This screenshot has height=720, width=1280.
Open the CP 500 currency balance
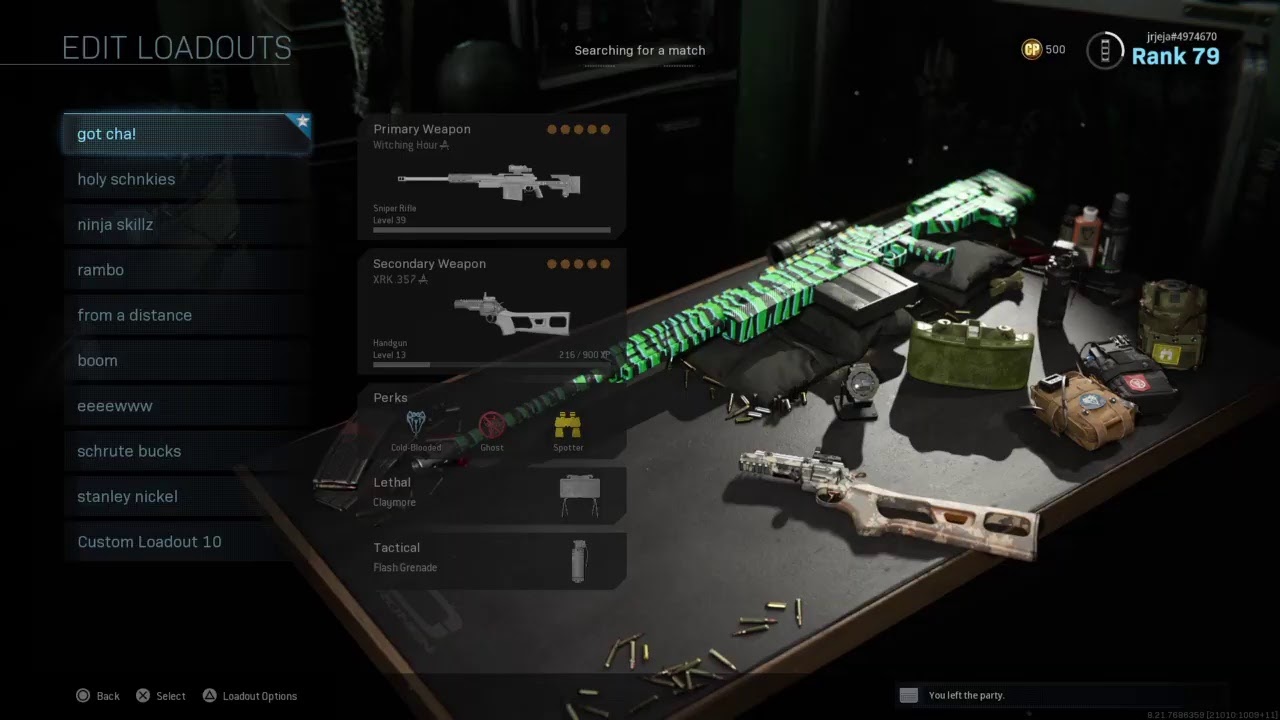(1043, 50)
